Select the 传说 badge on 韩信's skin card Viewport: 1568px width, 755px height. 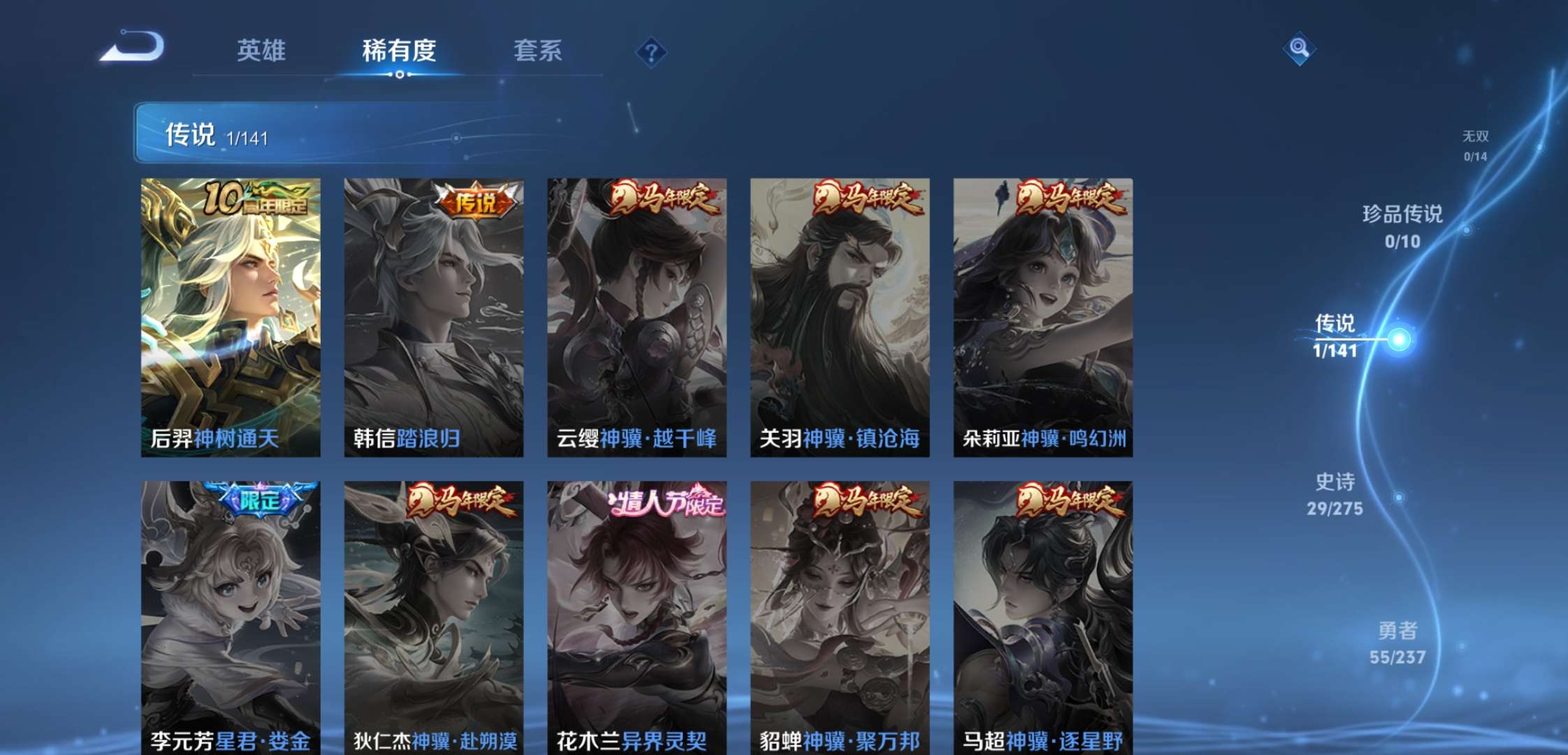[479, 201]
